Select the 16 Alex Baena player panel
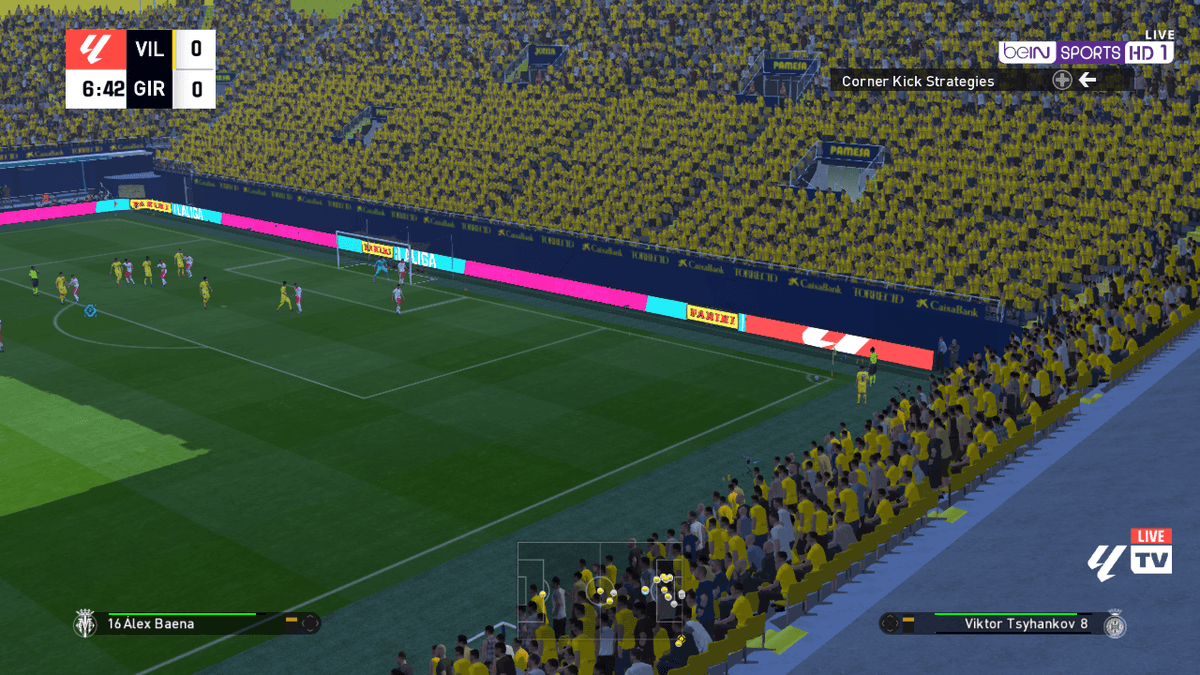1200x675 pixels. click(x=195, y=623)
